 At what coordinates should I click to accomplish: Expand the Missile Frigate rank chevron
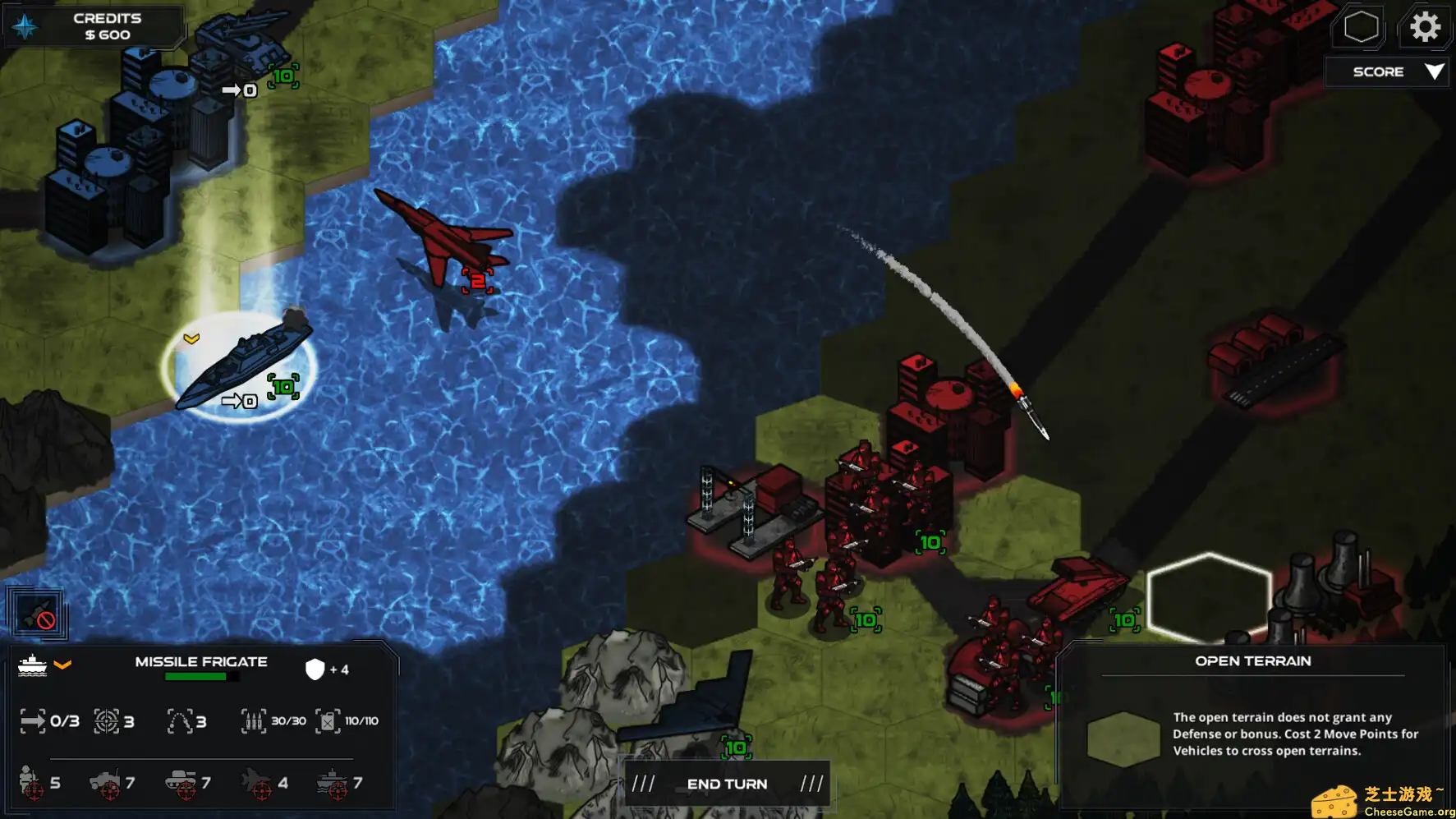(x=62, y=665)
